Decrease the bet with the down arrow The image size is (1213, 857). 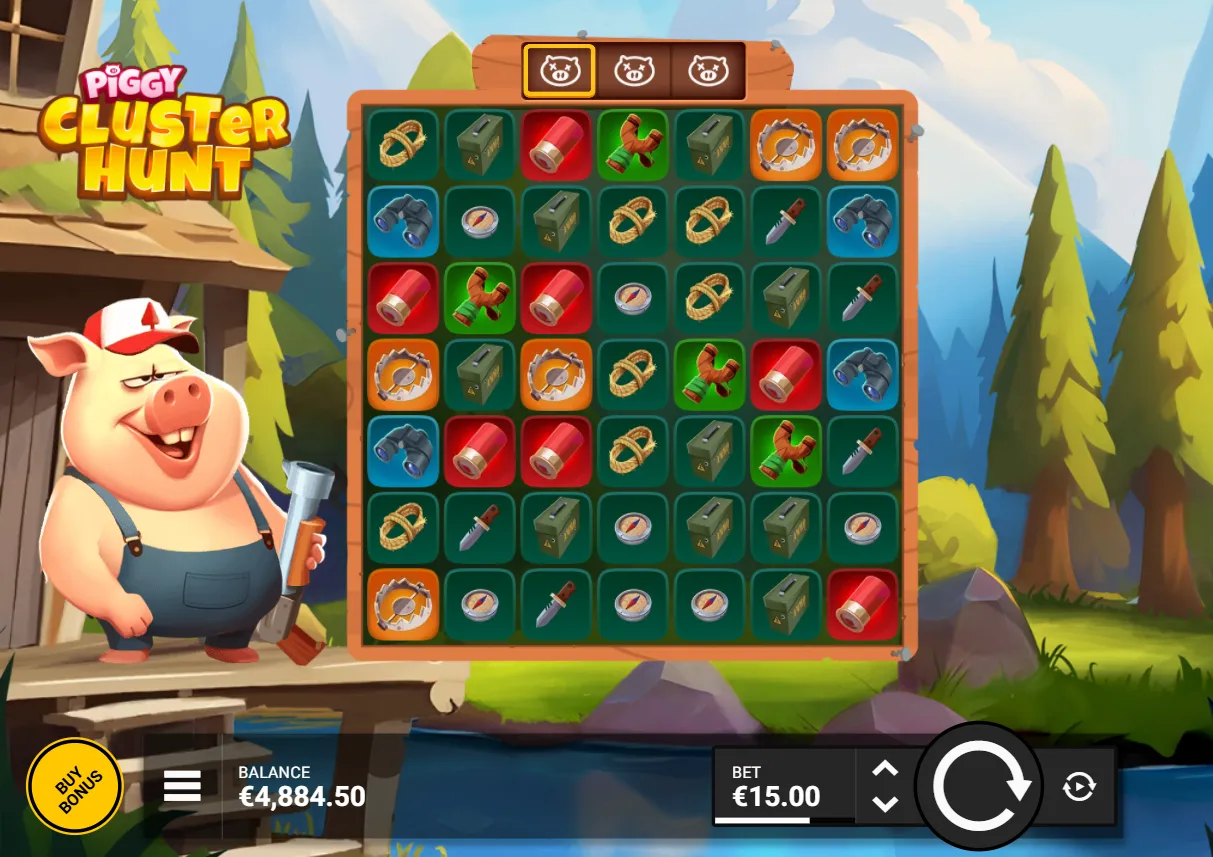885,803
